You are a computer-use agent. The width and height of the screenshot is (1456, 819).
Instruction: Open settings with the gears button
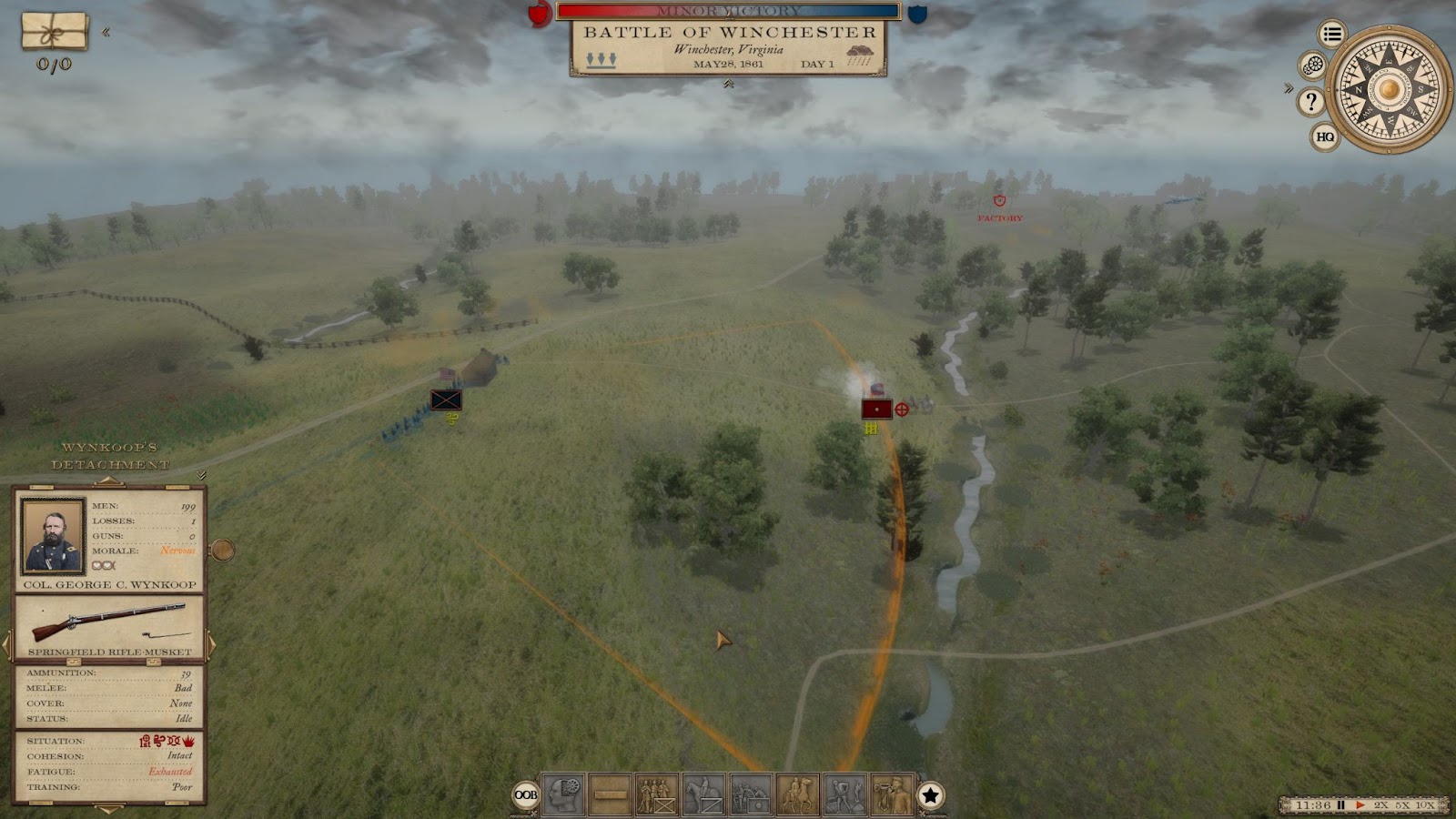pyautogui.click(x=1312, y=66)
